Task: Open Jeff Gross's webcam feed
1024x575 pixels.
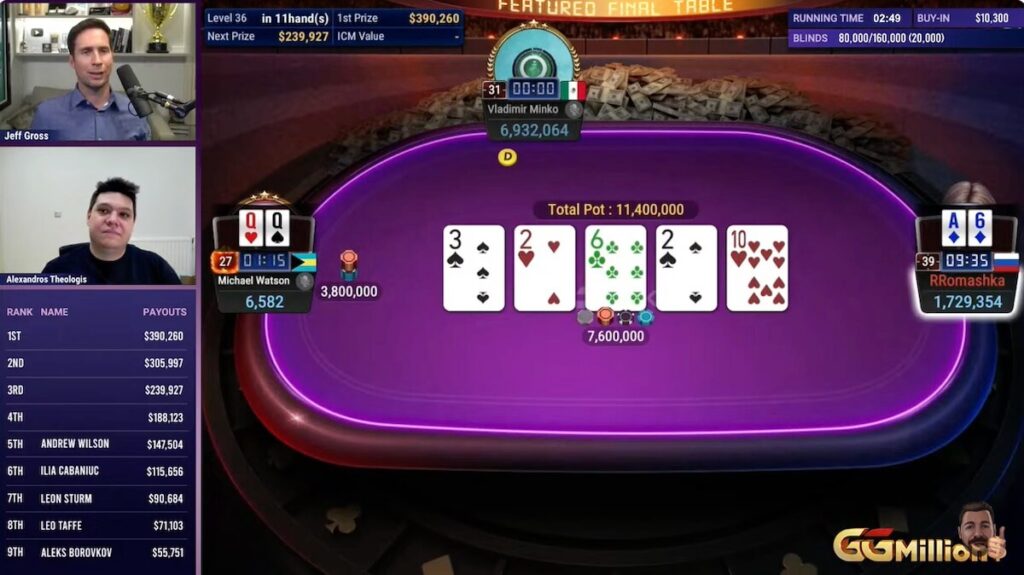Action: pyautogui.click(x=99, y=72)
